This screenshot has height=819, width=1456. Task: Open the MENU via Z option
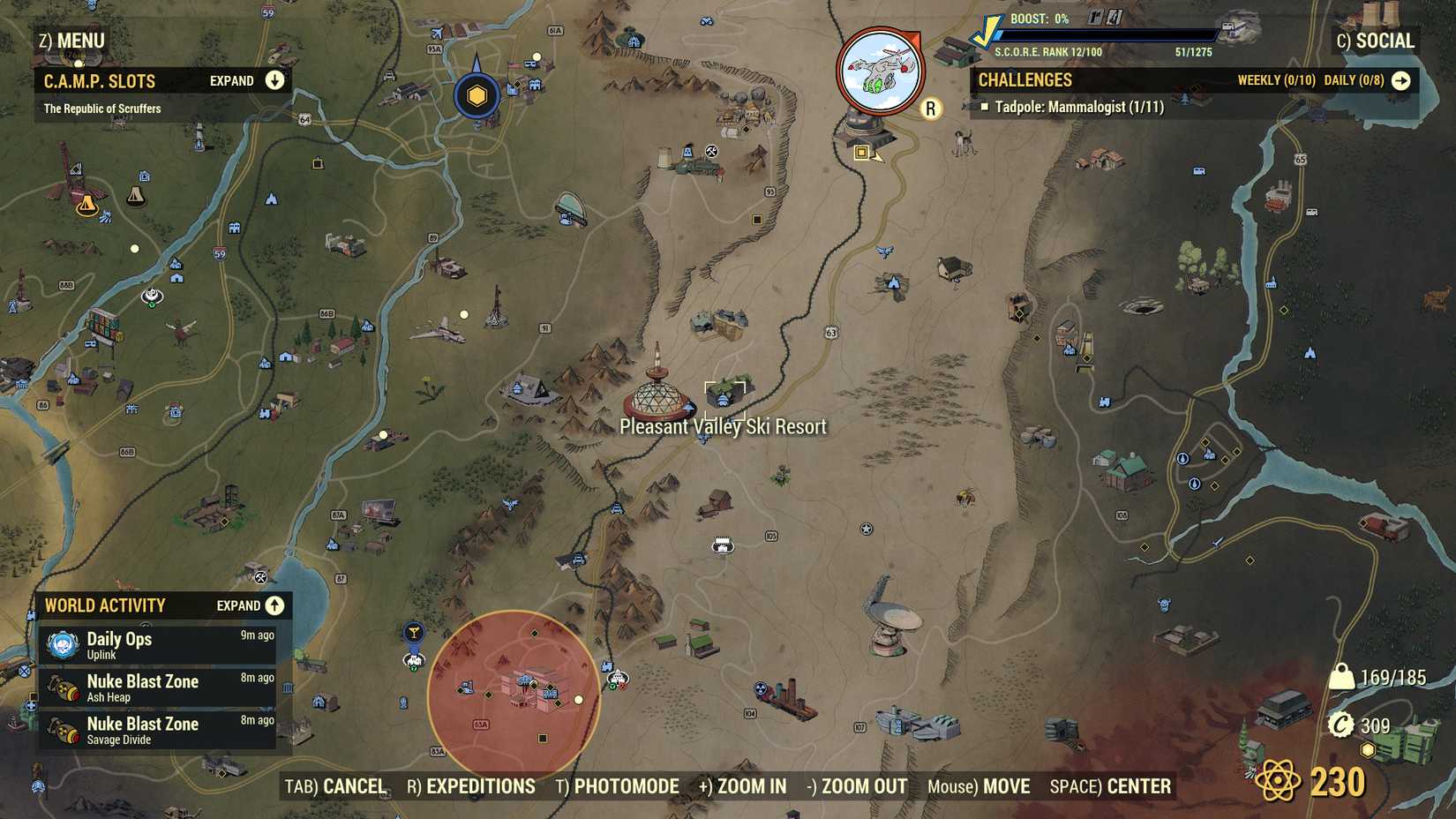pos(71,40)
